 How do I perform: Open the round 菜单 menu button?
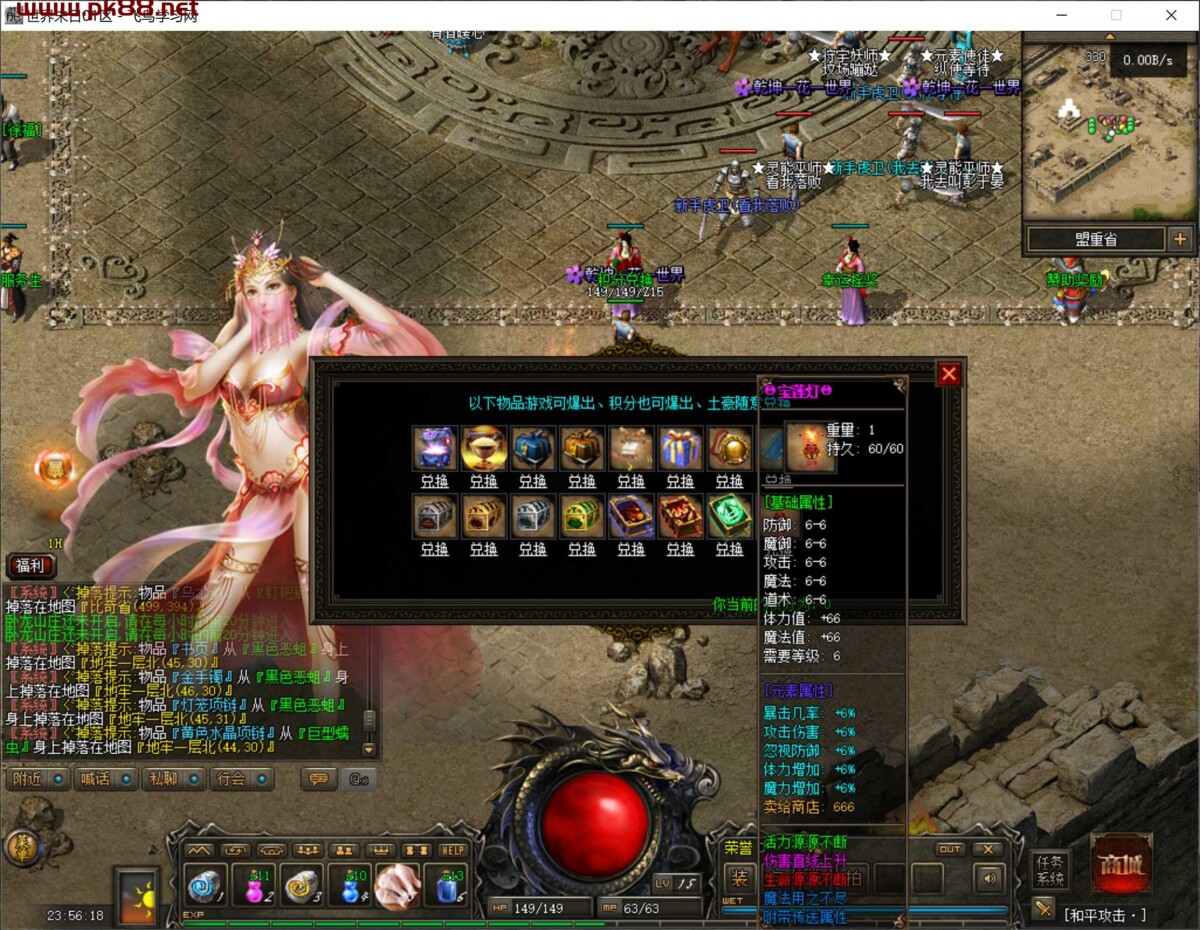pyautogui.click(x=22, y=846)
